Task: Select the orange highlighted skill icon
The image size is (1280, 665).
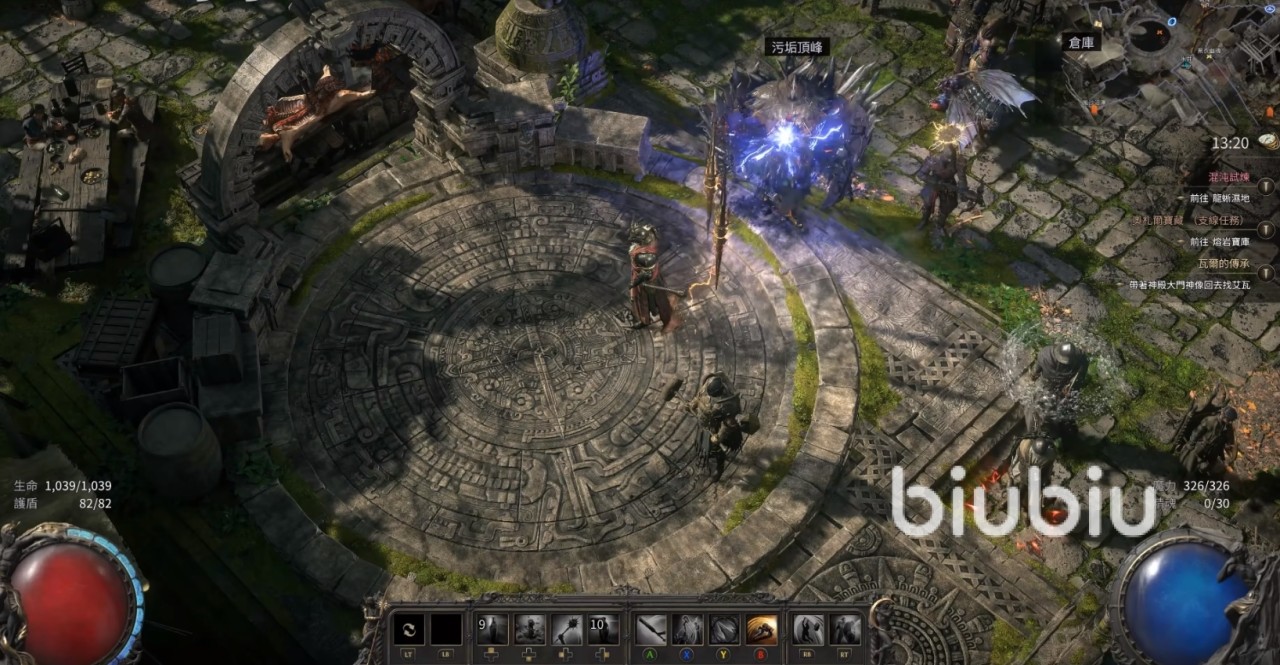Action: [x=762, y=629]
